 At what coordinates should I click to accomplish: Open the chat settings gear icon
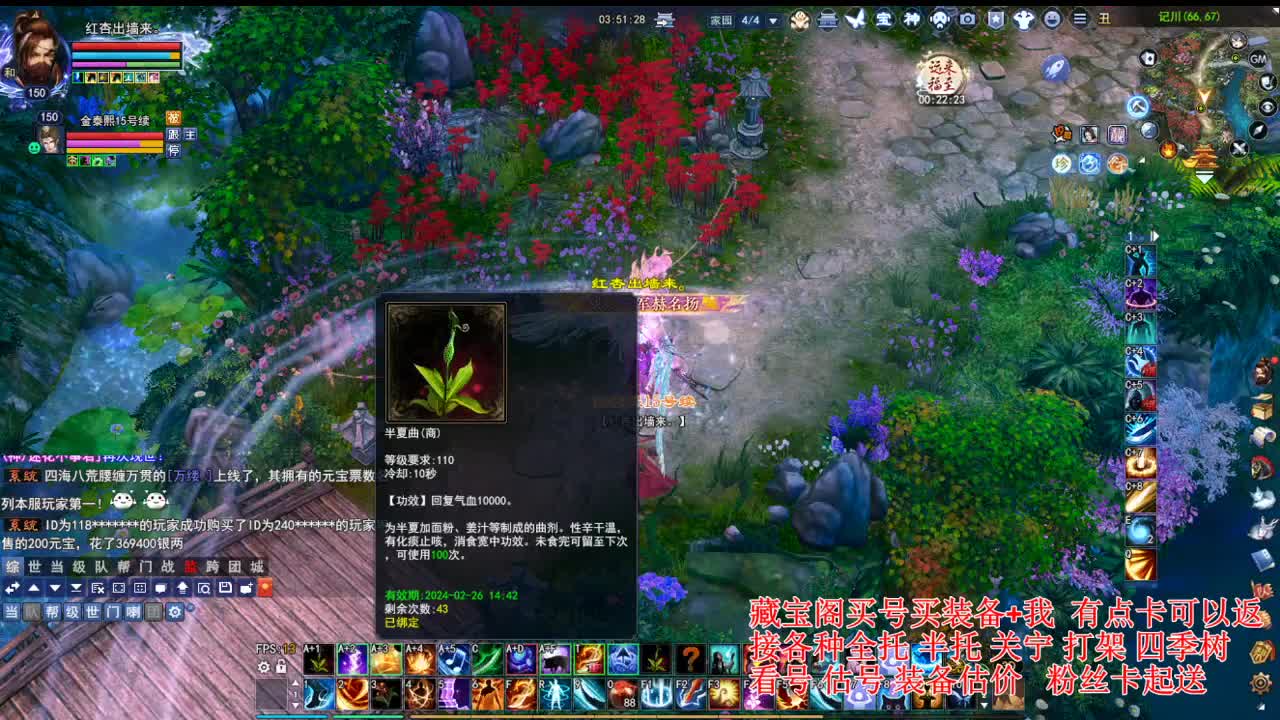(x=175, y=612)
